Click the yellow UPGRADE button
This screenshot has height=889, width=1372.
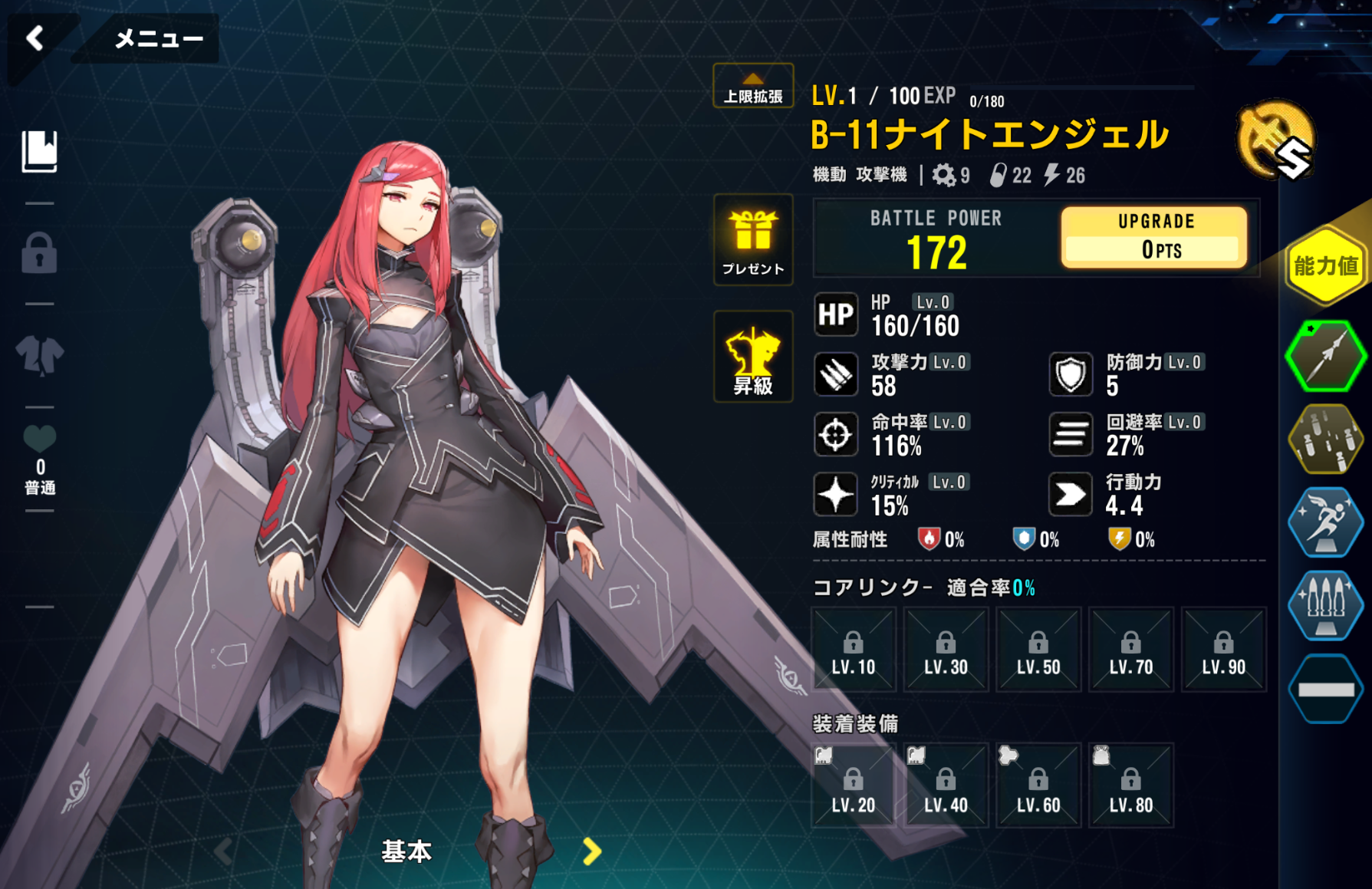point(1154,237)
